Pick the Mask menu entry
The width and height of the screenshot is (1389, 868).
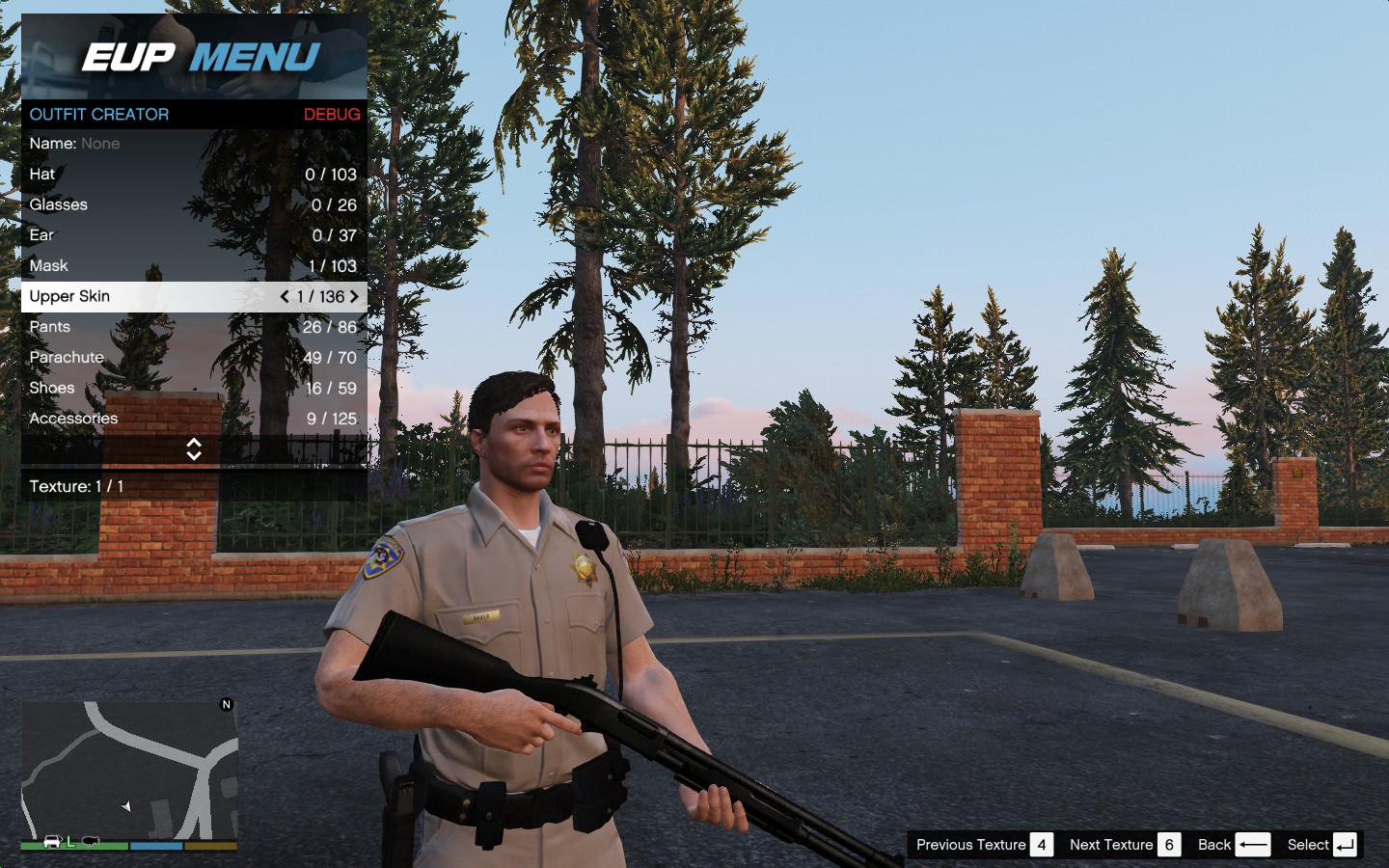(x=193, y=266)
